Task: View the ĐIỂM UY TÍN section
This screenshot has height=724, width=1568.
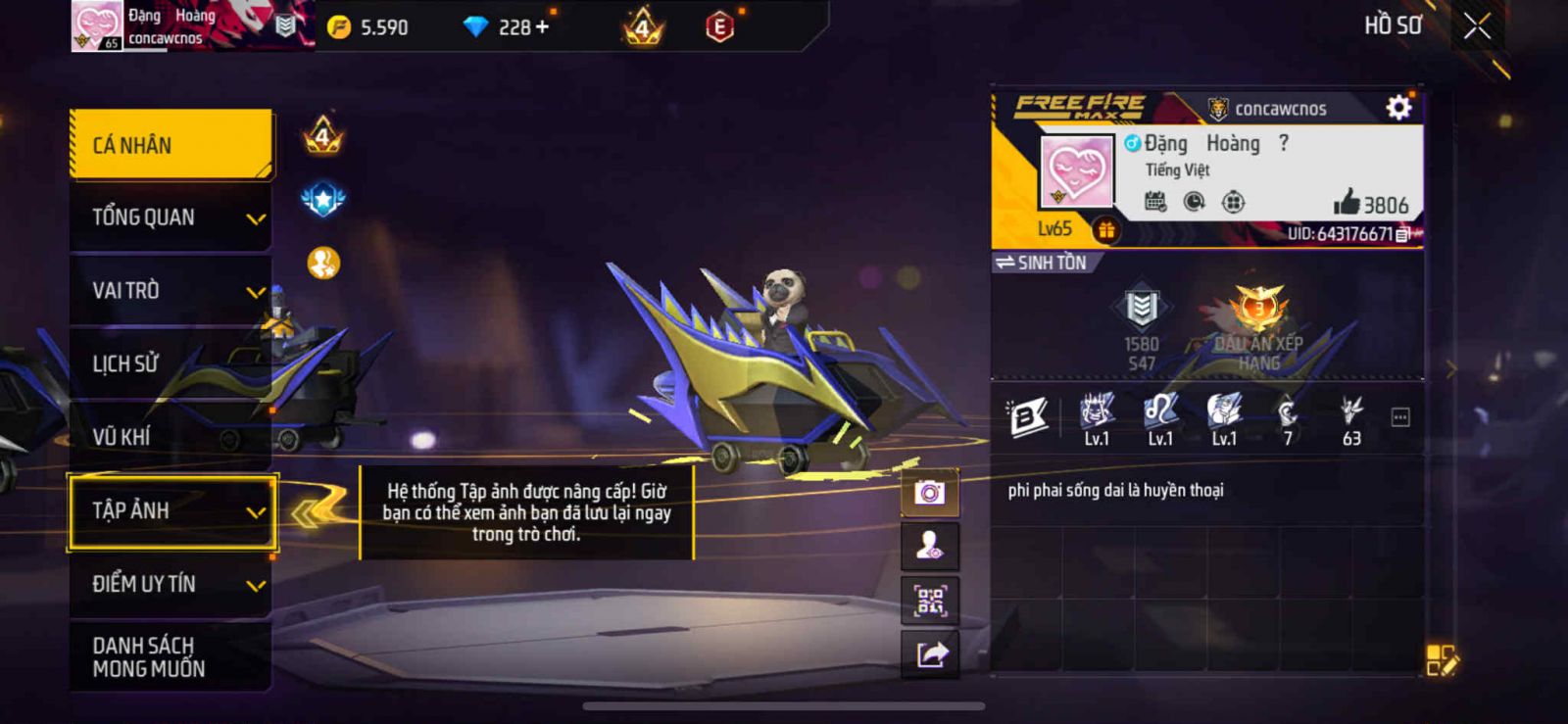Action: pyautogui.click(x=171, y=584)
